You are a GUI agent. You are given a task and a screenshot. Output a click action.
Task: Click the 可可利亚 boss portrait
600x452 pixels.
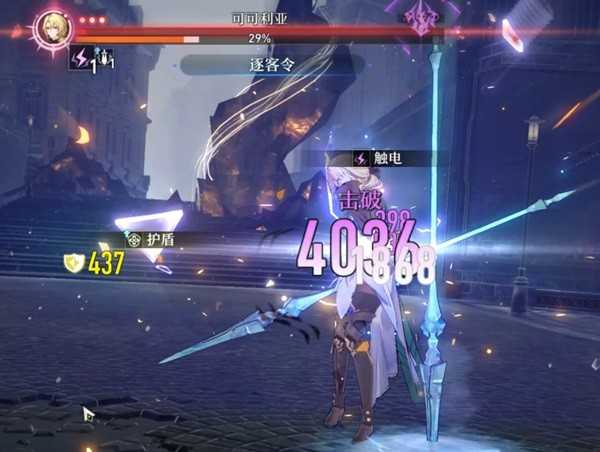(51, 27)
